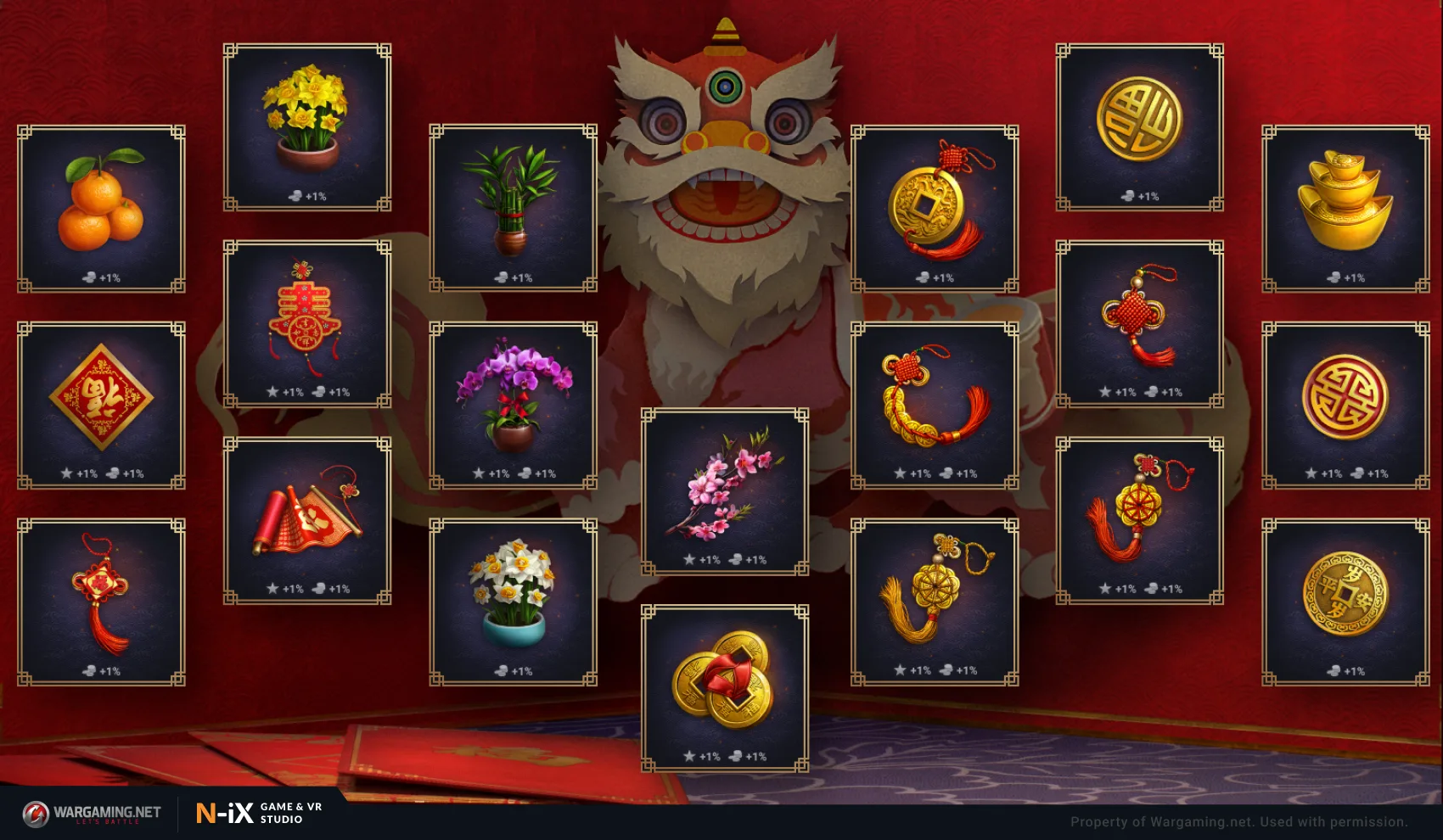Pick the gold charm with yellow tassel tile

[x=935, y=602]
